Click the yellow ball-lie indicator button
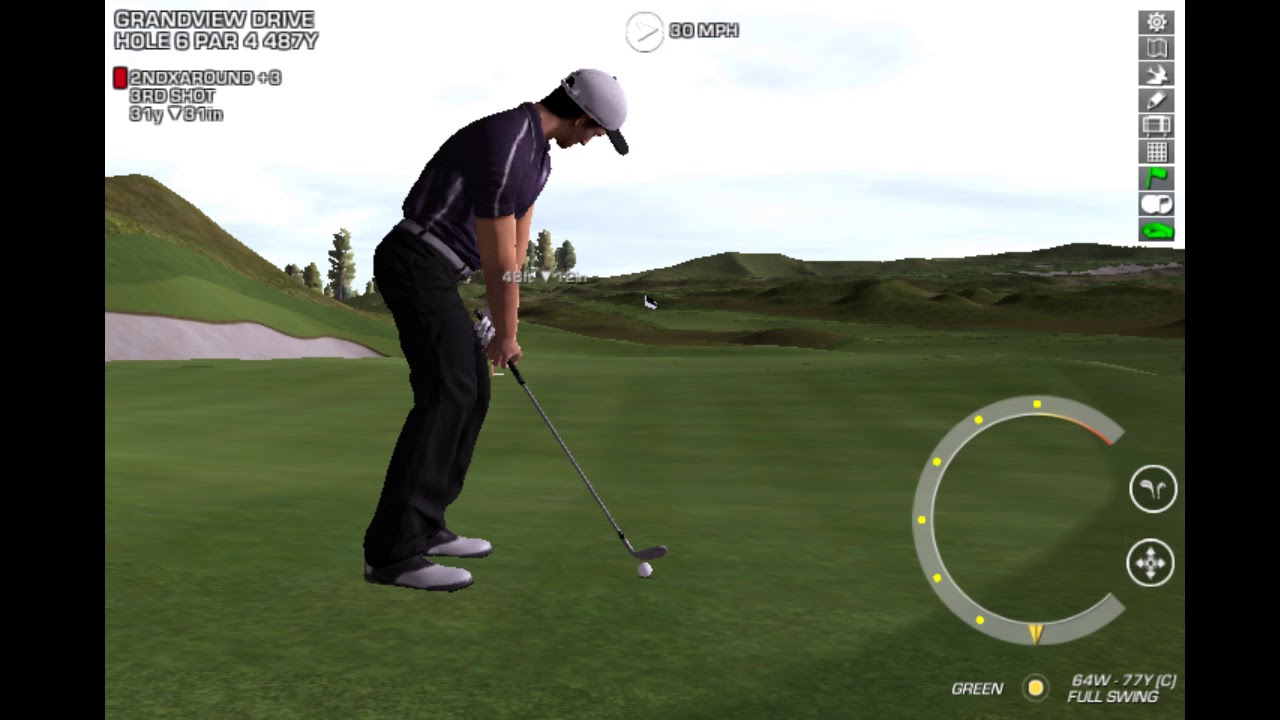Image resolution: width=1280 pixels, height=720 pixels. (1035, 687)
